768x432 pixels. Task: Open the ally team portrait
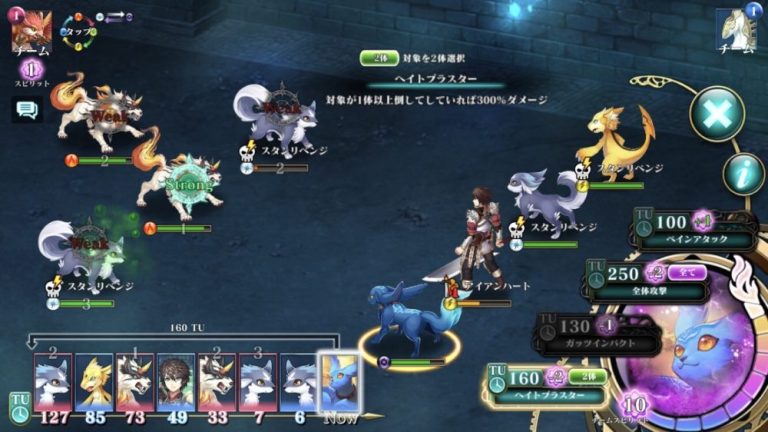pos(736,31)
